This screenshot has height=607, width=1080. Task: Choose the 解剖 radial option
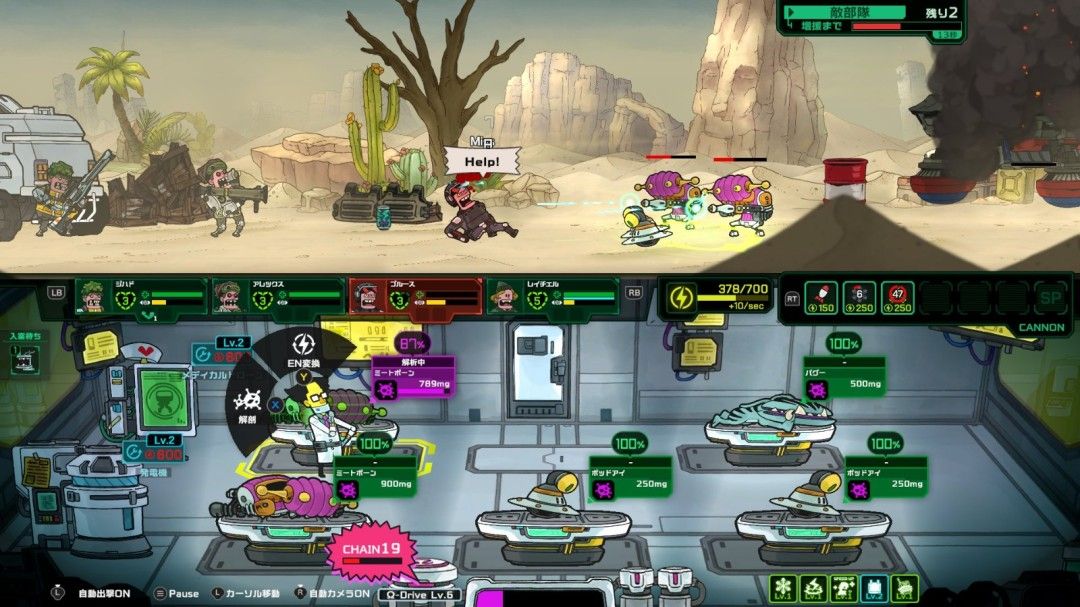pyautogui.click(x=248, y=407)
